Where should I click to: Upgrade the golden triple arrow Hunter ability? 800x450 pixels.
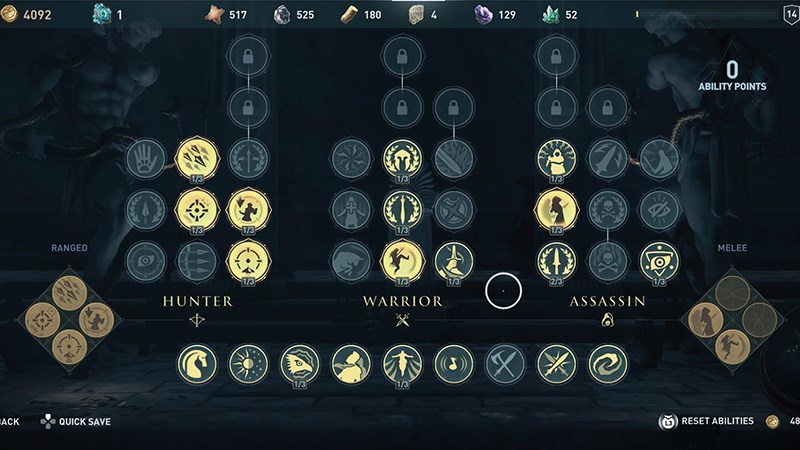tap(196, 158)
